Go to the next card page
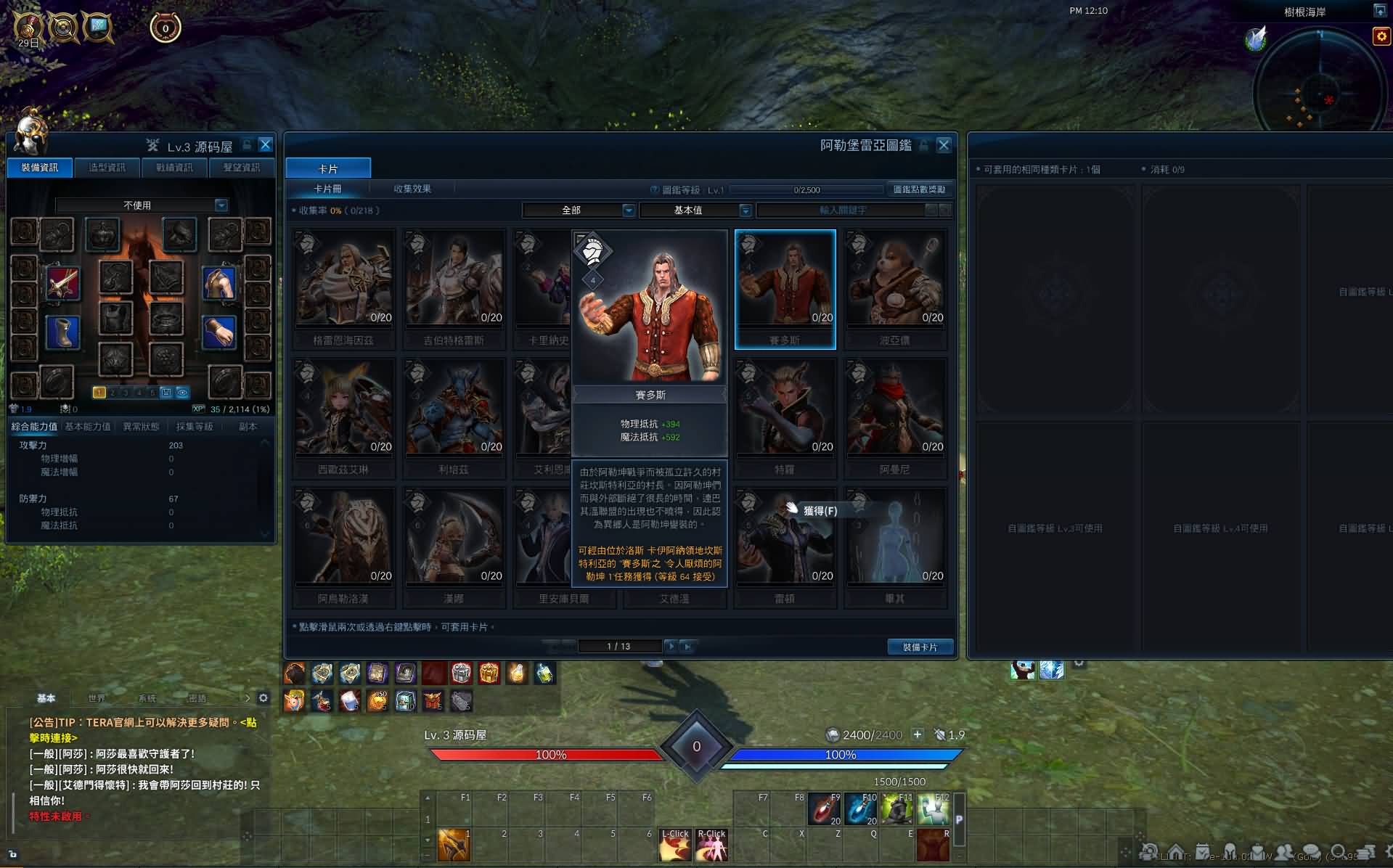Viewport: 1393px width, 868px height. tap(671, 646)
